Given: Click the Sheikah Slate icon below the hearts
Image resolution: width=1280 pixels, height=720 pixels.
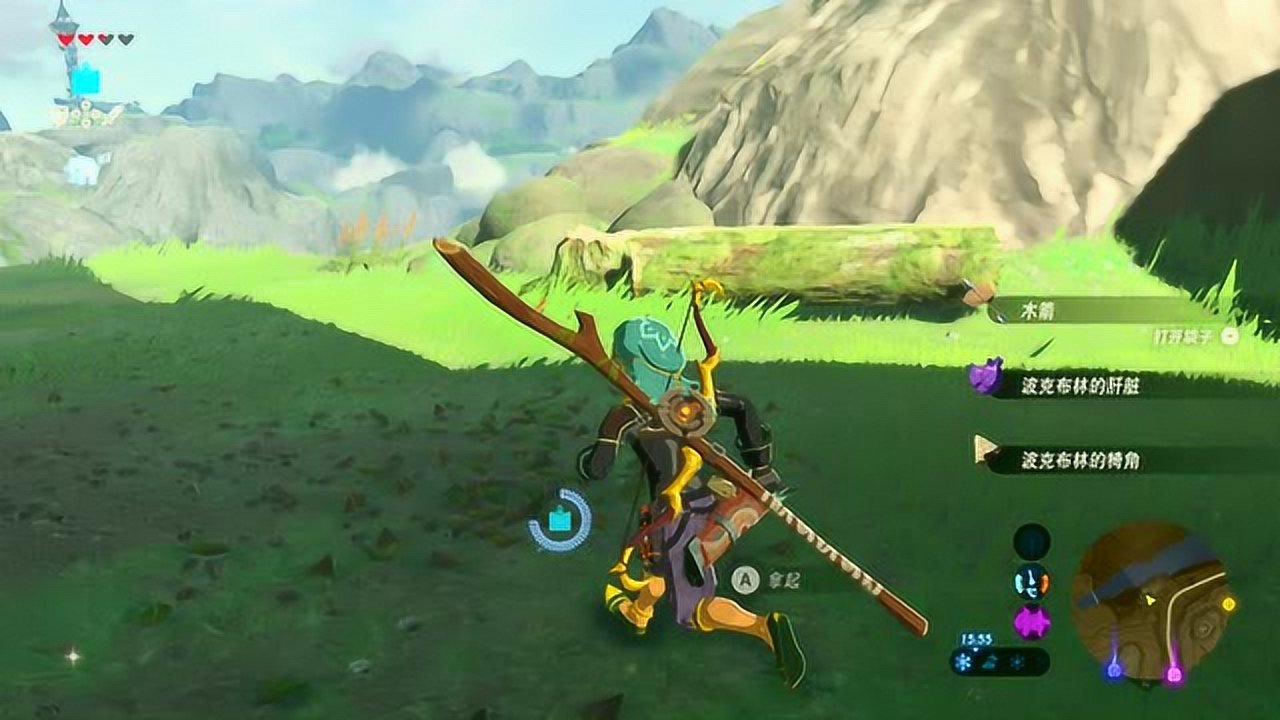Looking at the screenshot, I should 86,77.
